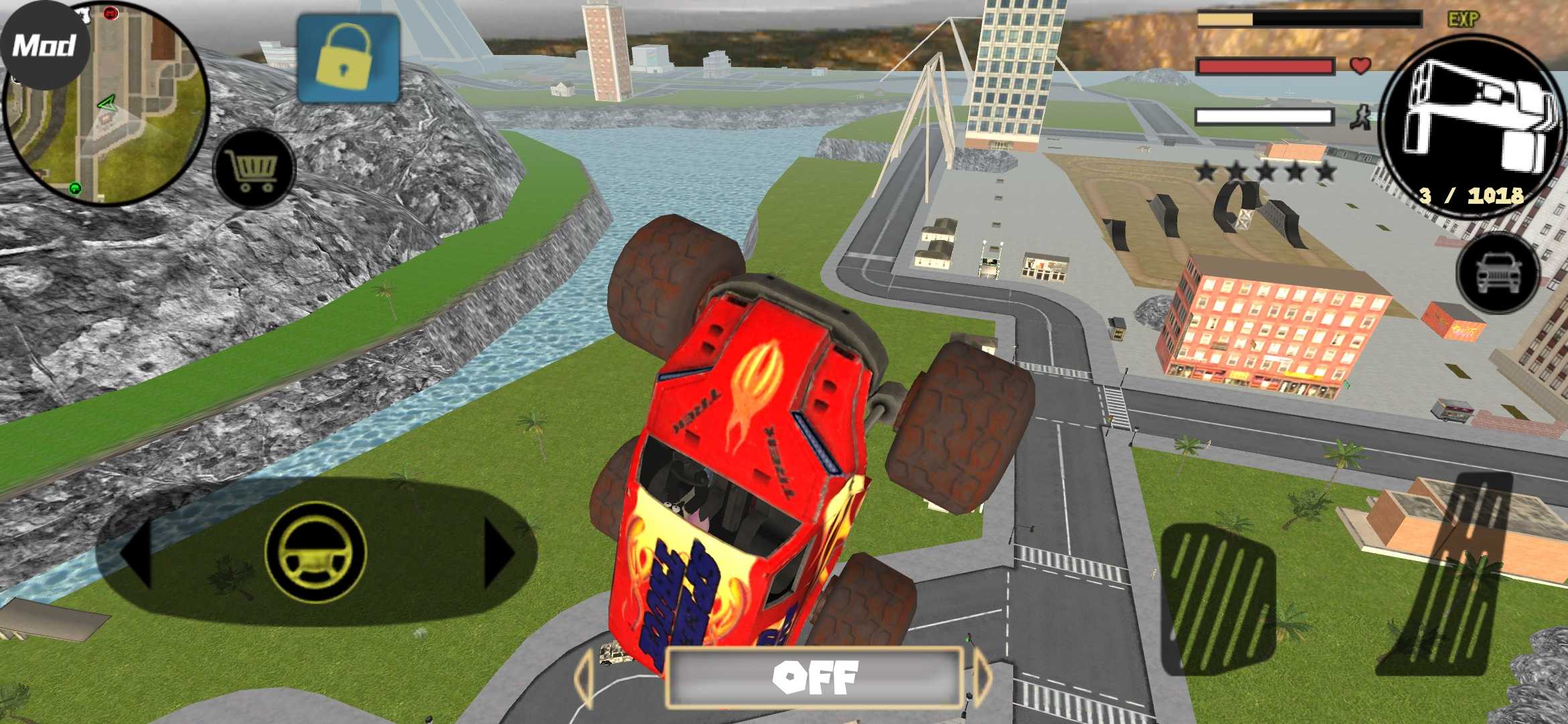Toggle the yellow padlock button
The width and height of the screenshot is (1568, 724).
point(348,59)
